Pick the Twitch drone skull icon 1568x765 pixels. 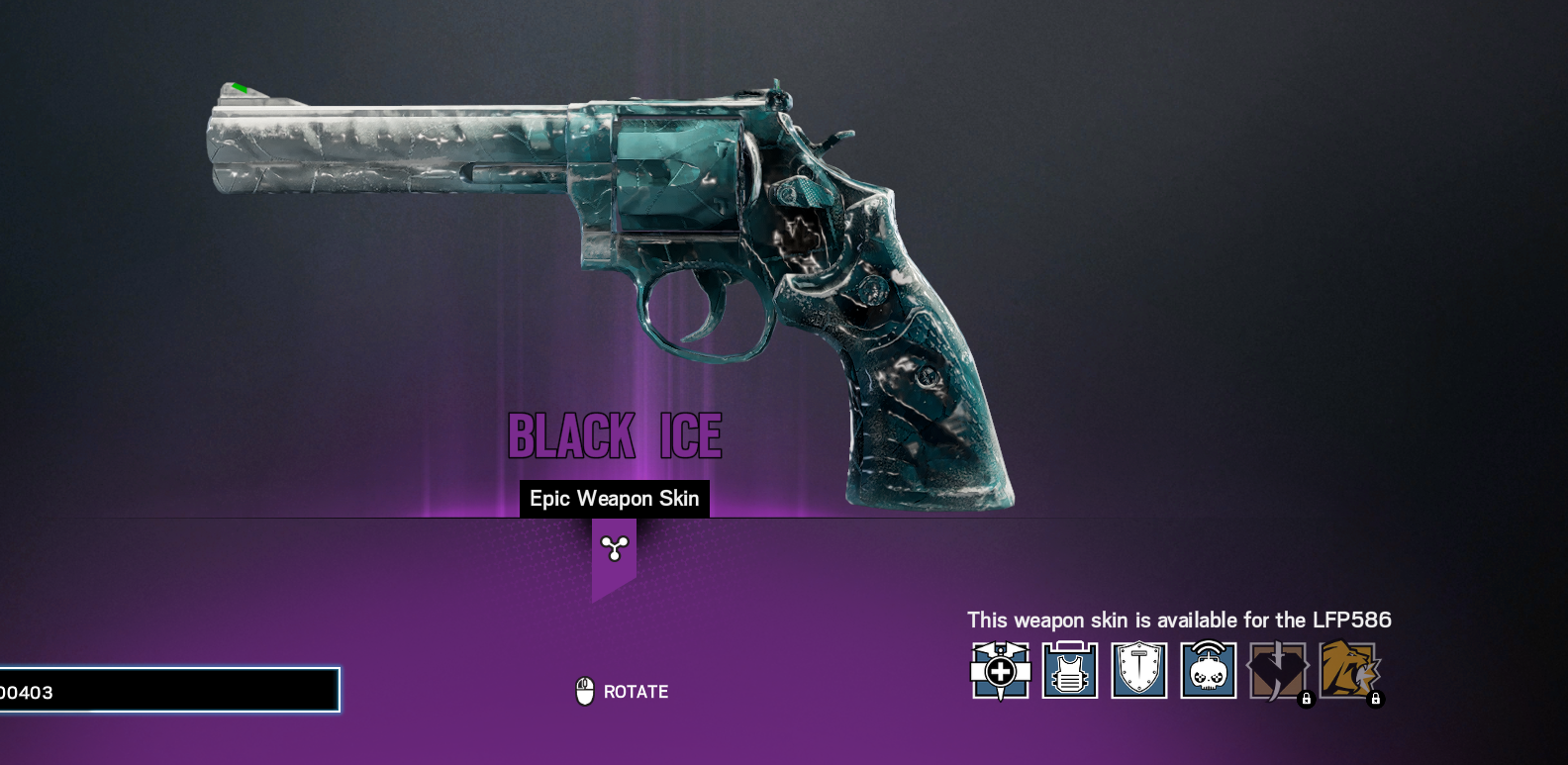(x=1208, y=671)
